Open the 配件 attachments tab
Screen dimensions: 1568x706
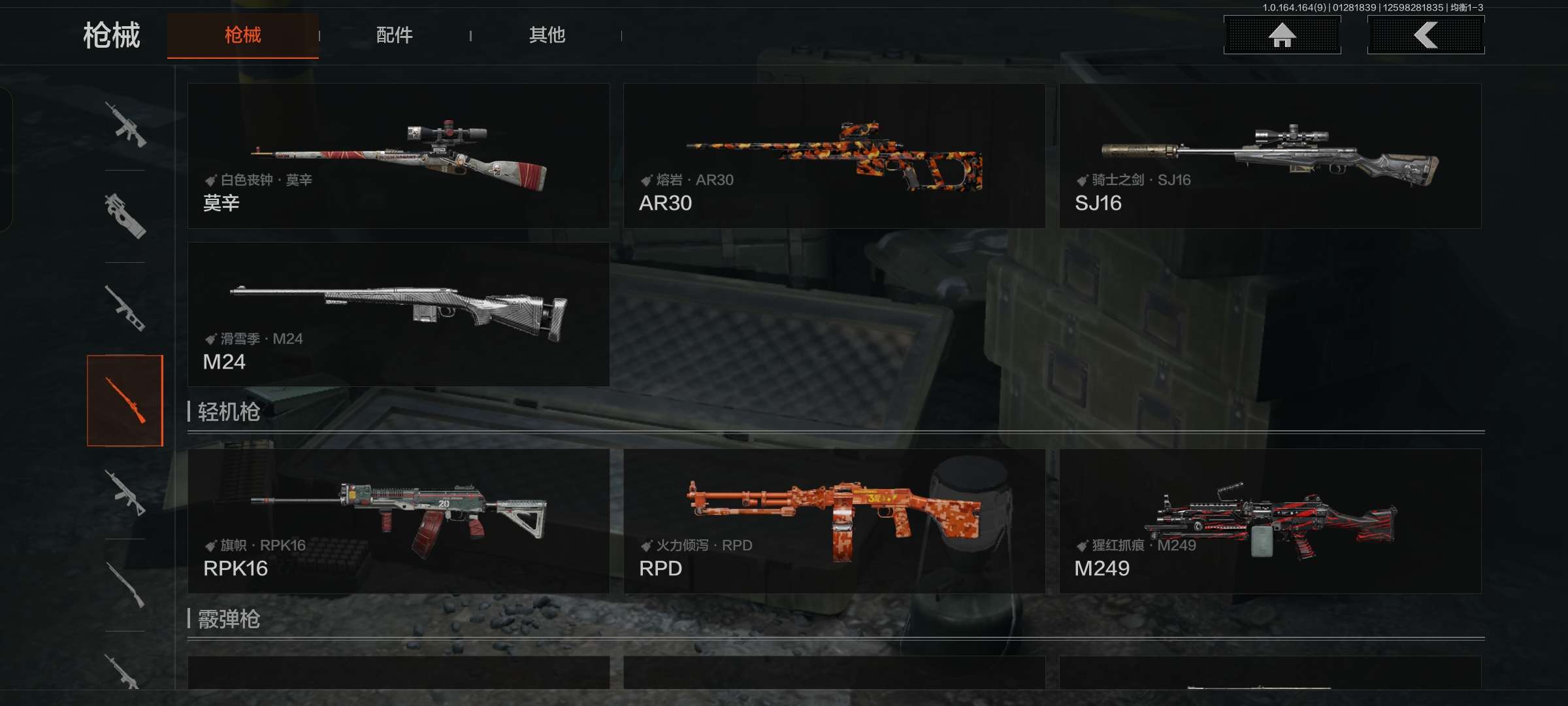[x=394, y=35]
